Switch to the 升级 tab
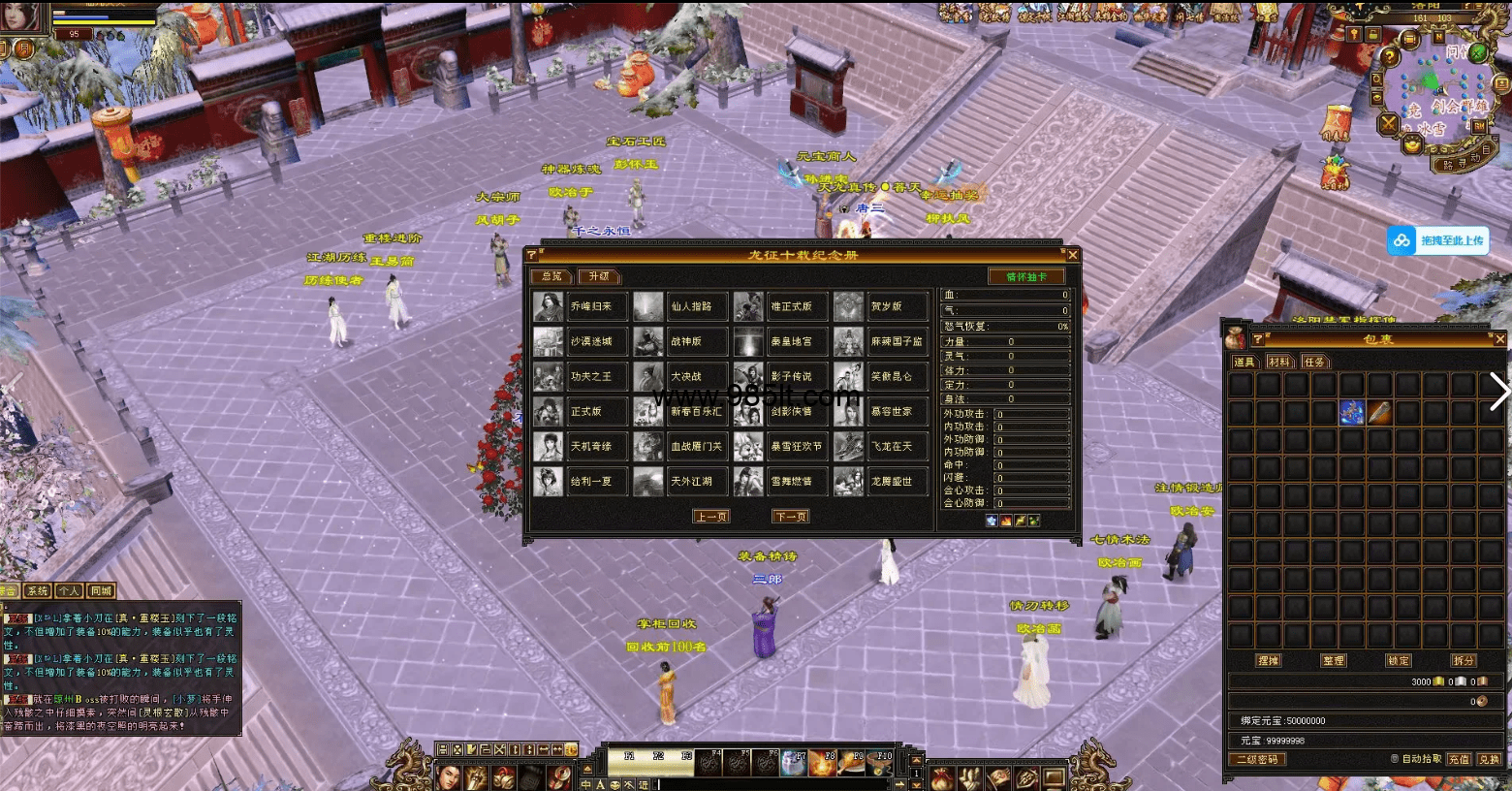 (599, 276)
